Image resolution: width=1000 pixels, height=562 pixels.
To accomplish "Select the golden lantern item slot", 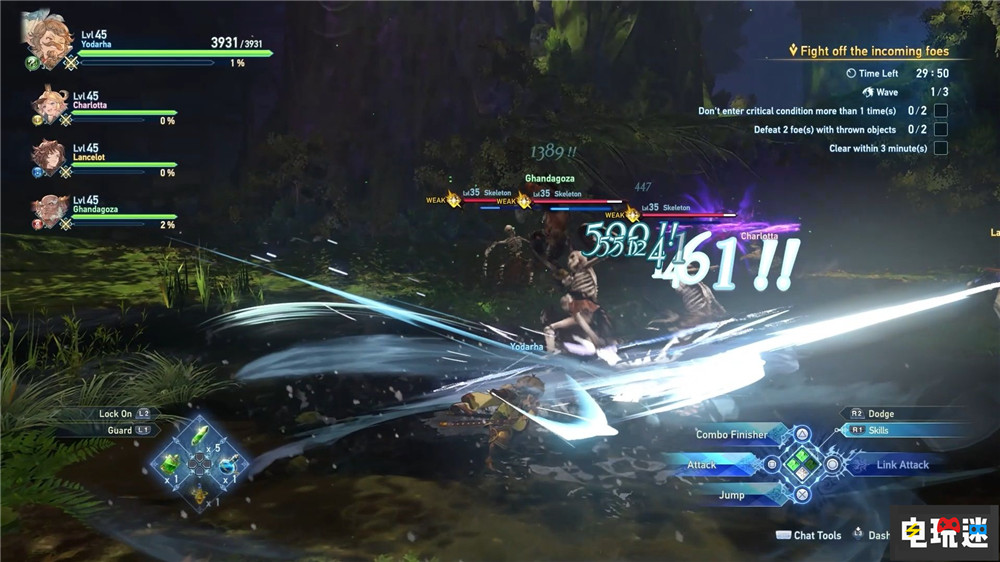I will [x=200, y=492].
